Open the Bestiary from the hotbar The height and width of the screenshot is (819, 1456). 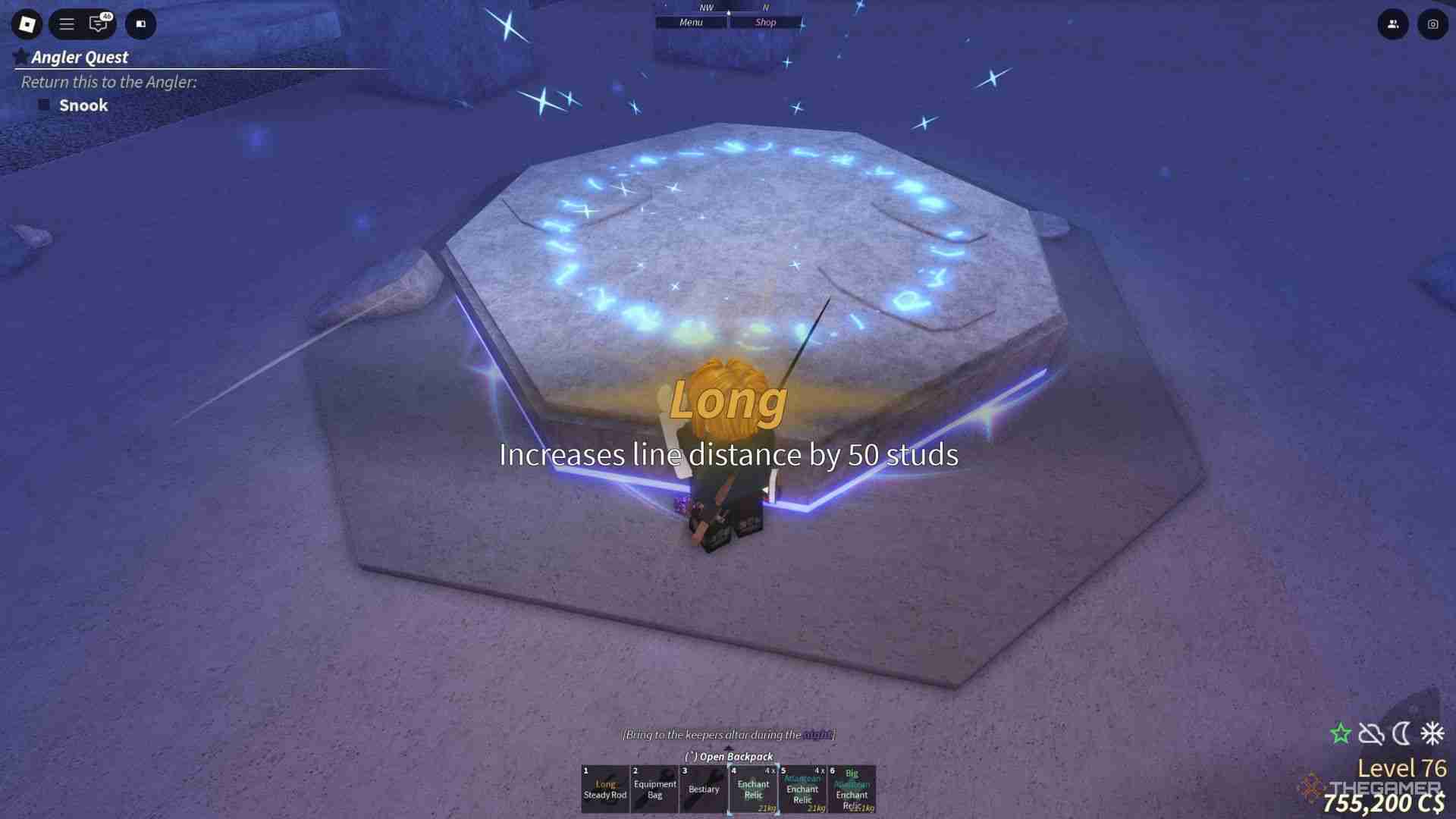pyautogui.click(x=704, y=789)
